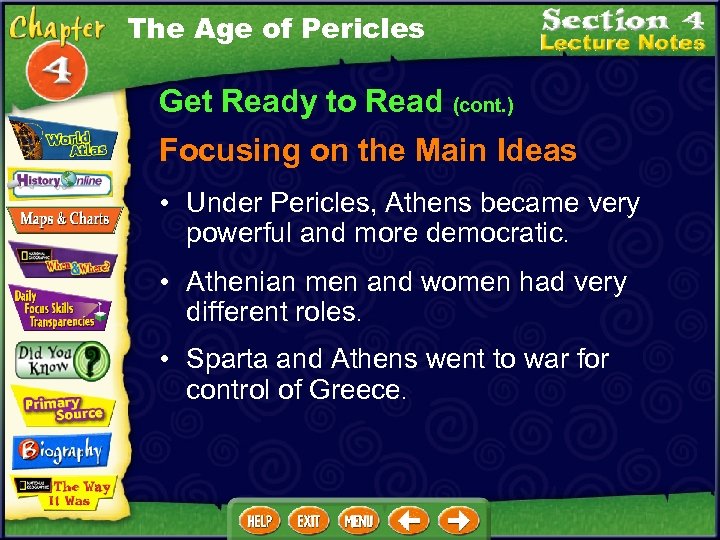Open the Biography section
Screen dimensions: 720x540
coord(62,451)
